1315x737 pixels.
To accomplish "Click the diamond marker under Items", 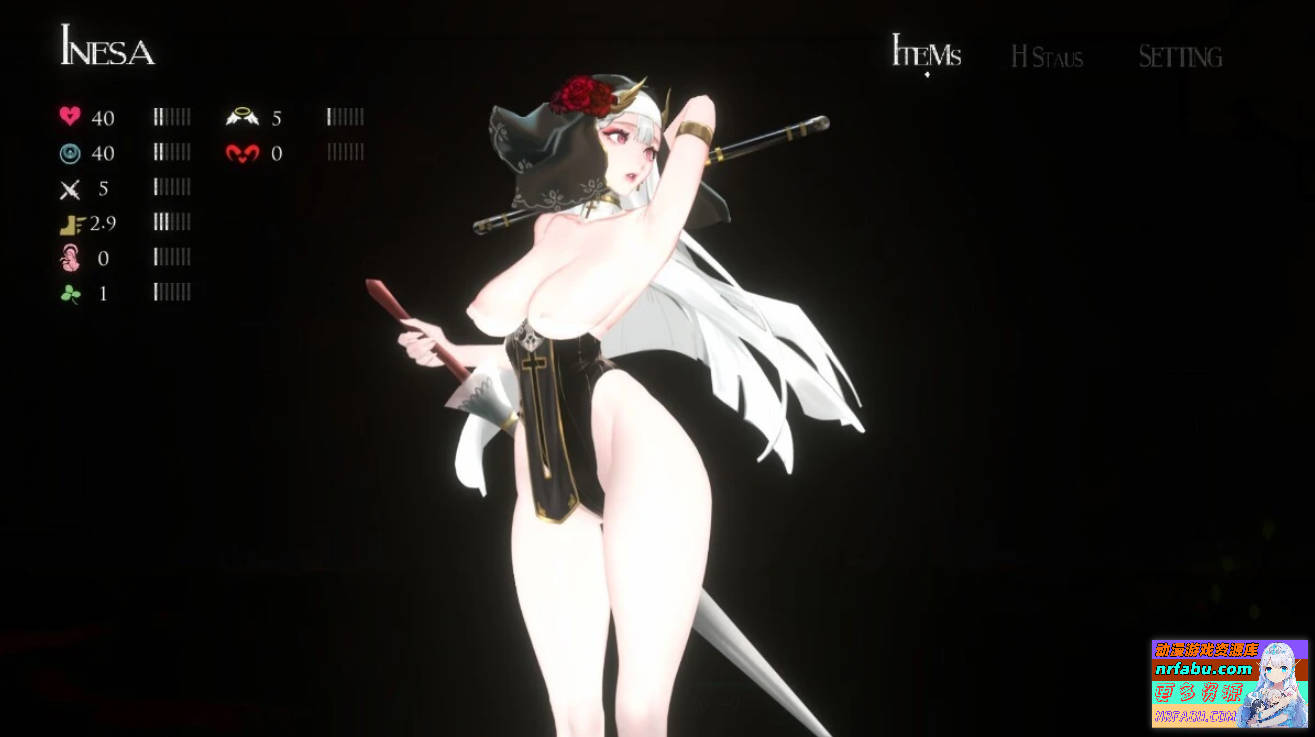I will click(926, 73).
